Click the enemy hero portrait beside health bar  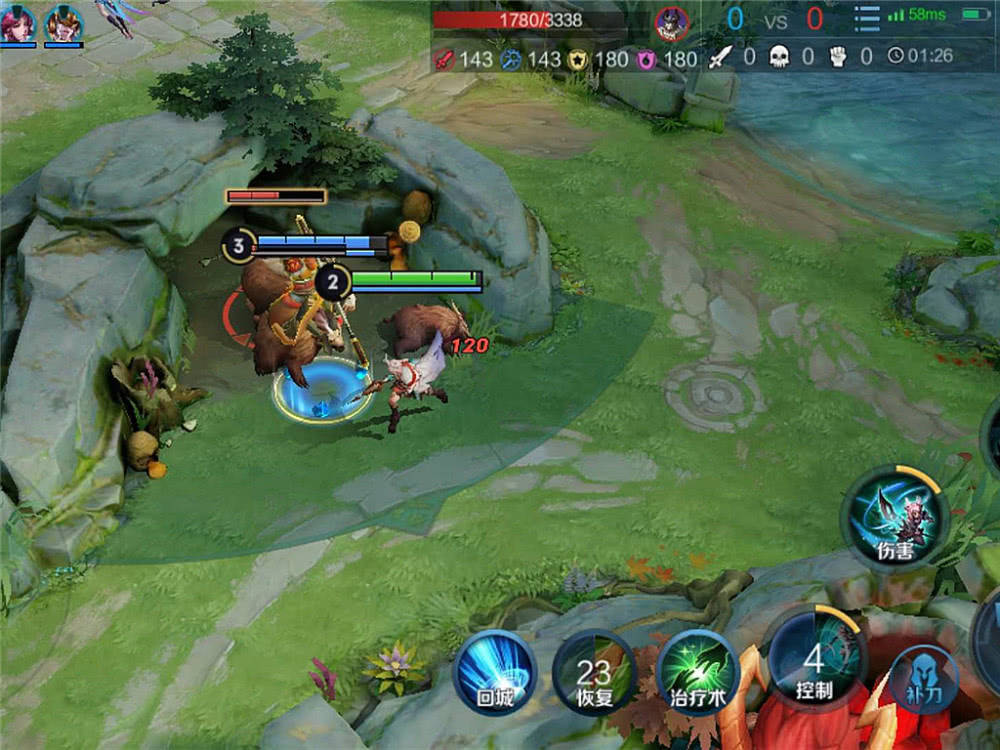(x=672, y=21)
